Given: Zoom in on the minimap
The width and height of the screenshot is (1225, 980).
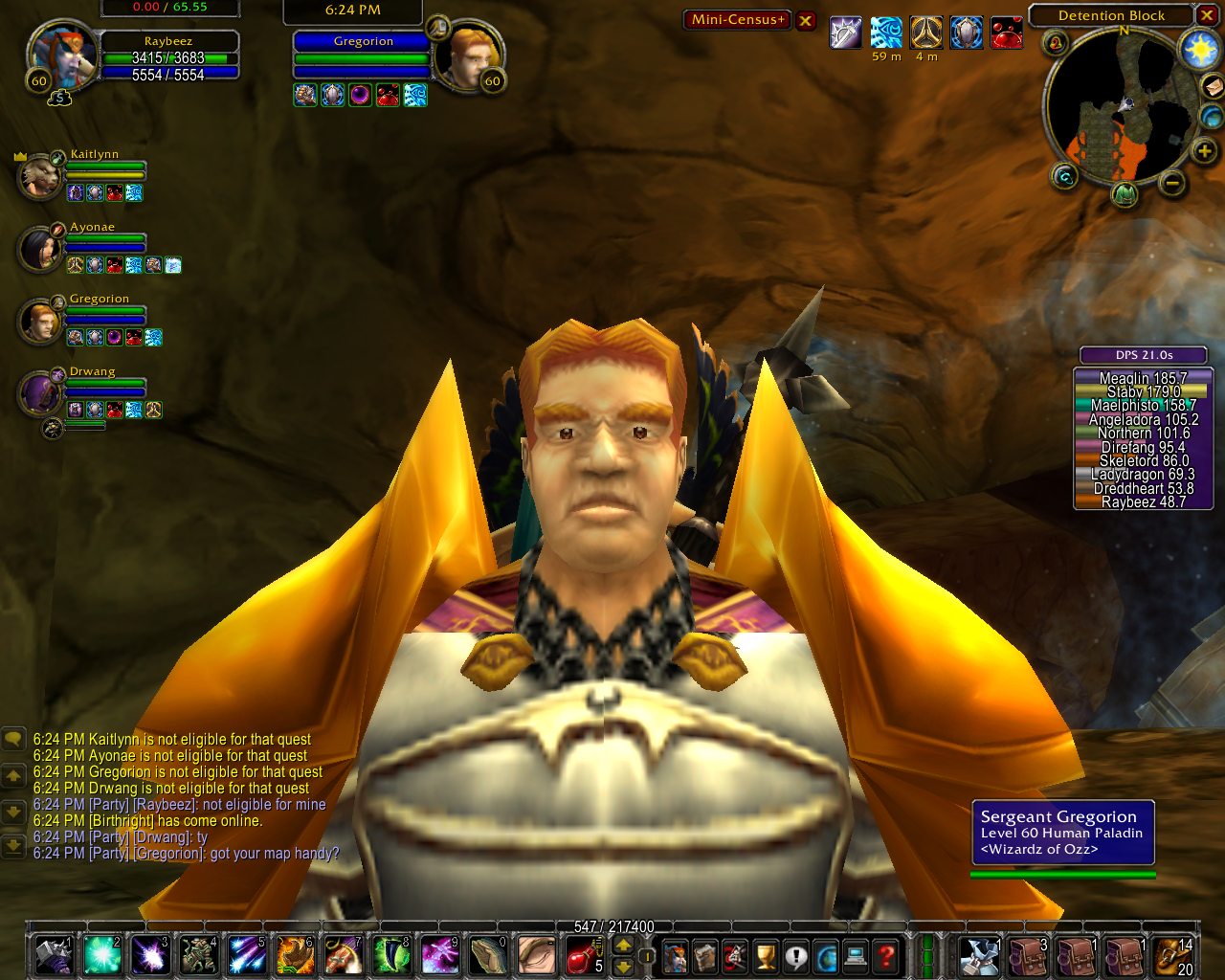Looking at the screenshot, I should 1204,151.
